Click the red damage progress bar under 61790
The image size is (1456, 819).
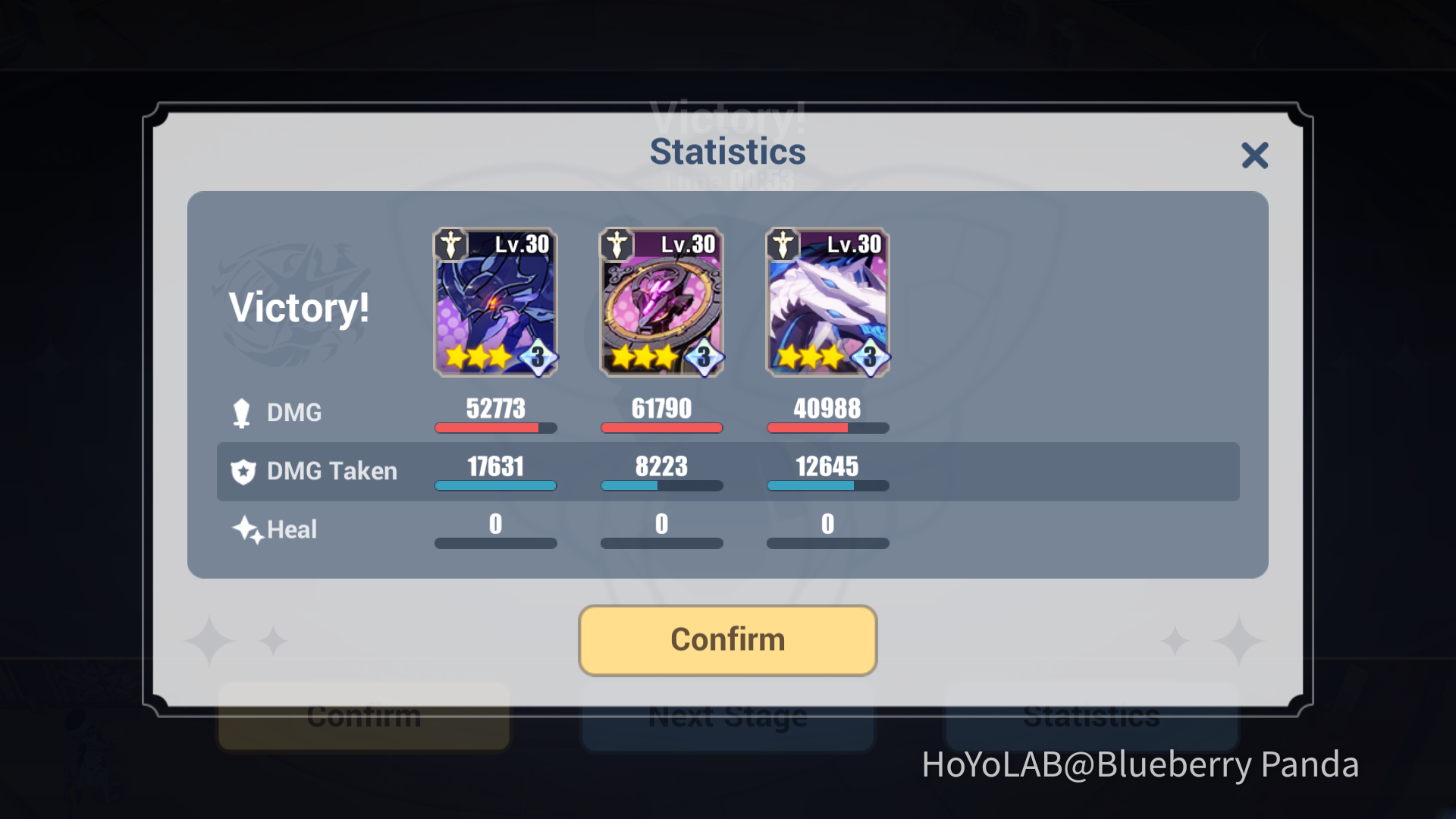coord(661,428)
